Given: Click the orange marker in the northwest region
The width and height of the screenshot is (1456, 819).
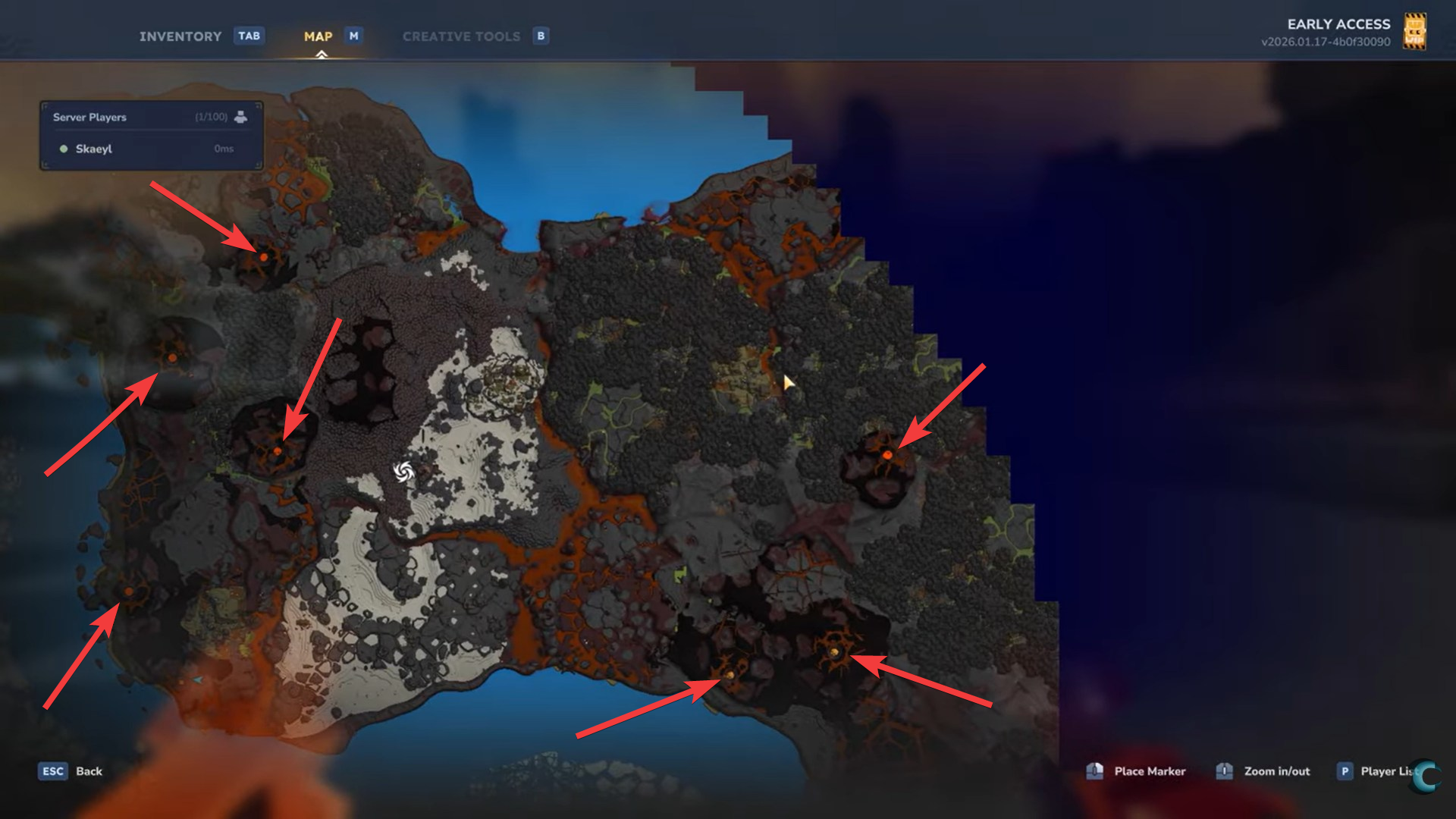Looking at the screenshot, I should pyautogui.click(x=262, y=258).
